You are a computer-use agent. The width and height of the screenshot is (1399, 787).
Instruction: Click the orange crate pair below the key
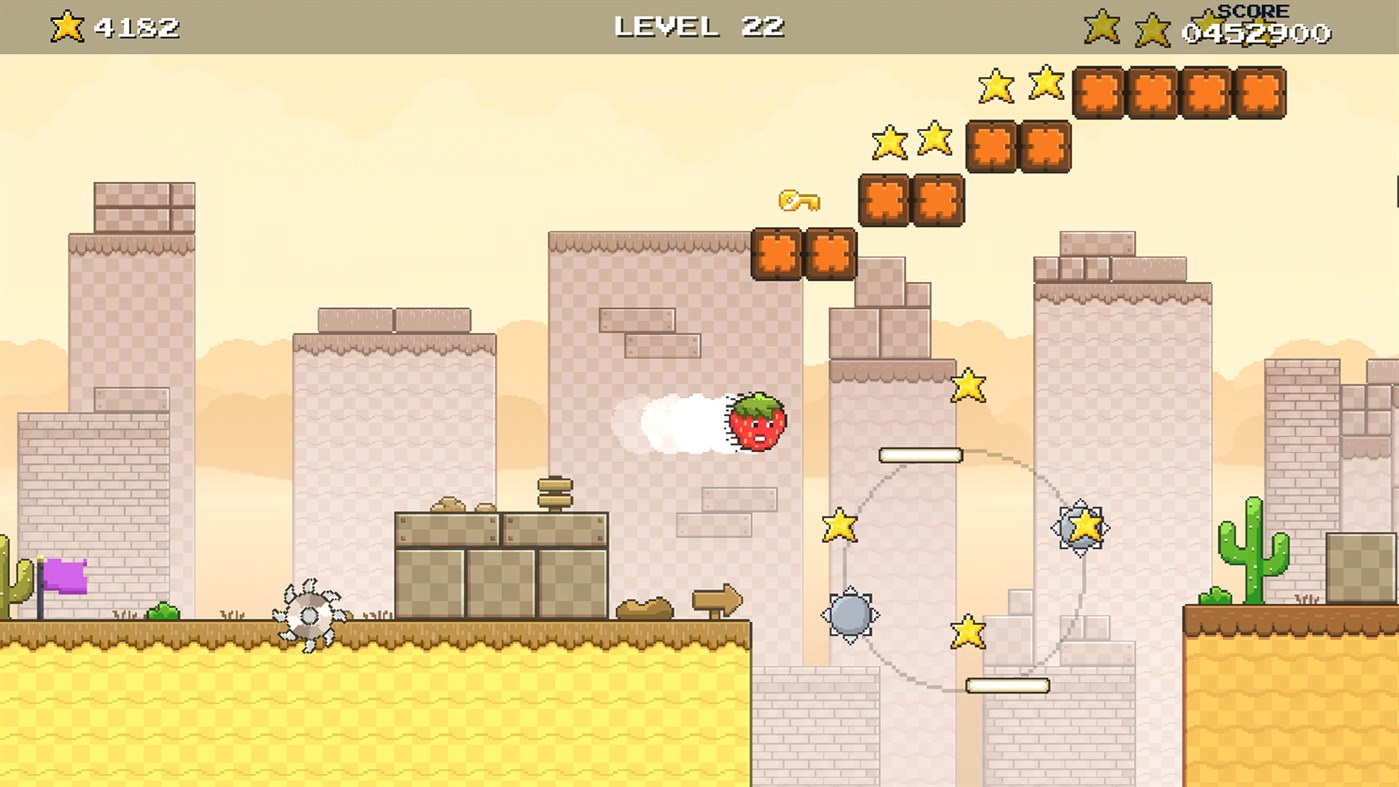tap(806, 255)
